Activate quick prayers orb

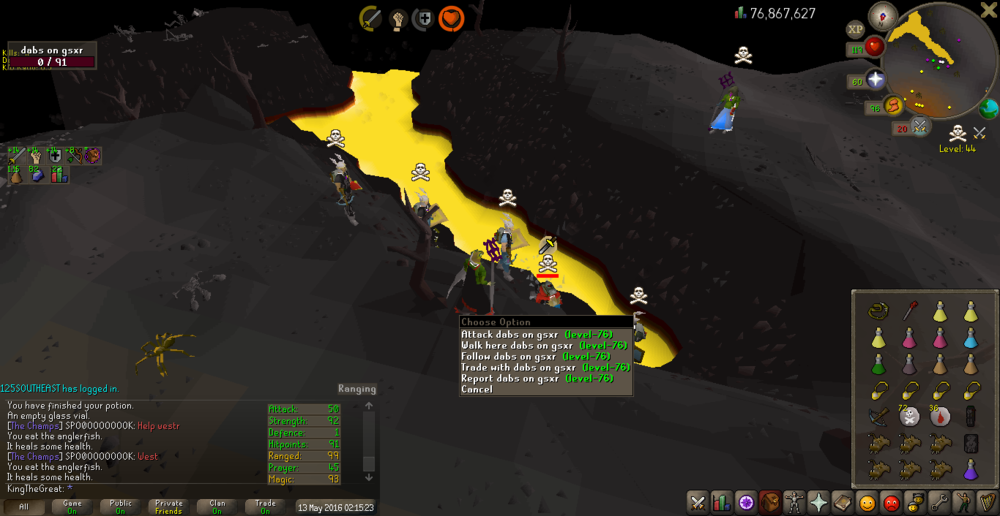click(x=875, y=80)
